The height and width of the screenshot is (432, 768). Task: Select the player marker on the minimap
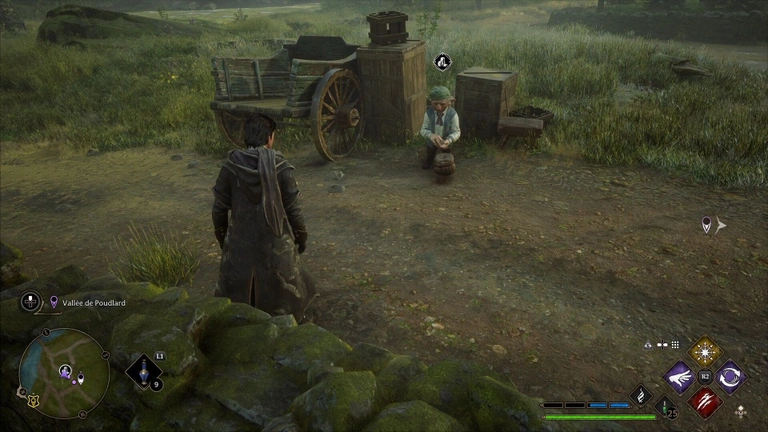[66, 372]
